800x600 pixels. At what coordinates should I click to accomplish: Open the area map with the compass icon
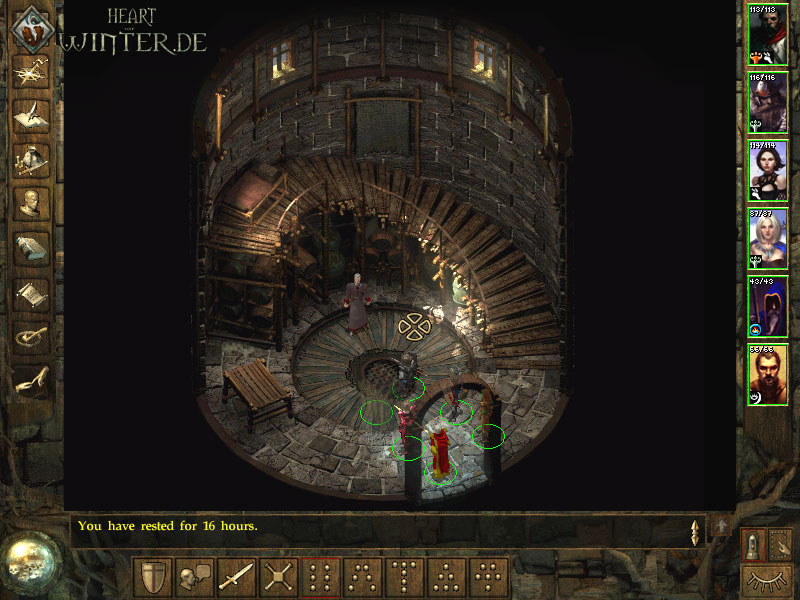point(31,72)
